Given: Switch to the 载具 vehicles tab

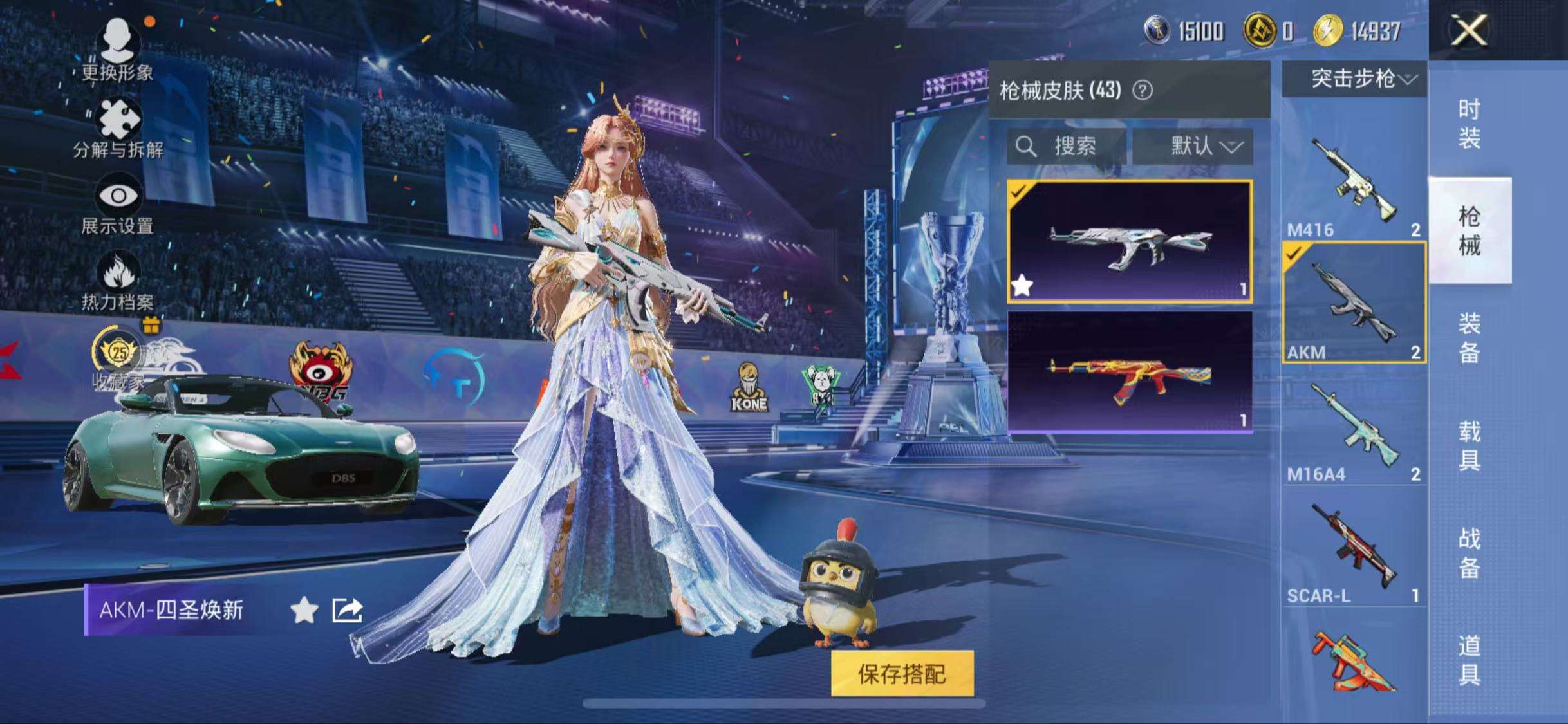Looking at the screenshot, I should [1469, 445].
